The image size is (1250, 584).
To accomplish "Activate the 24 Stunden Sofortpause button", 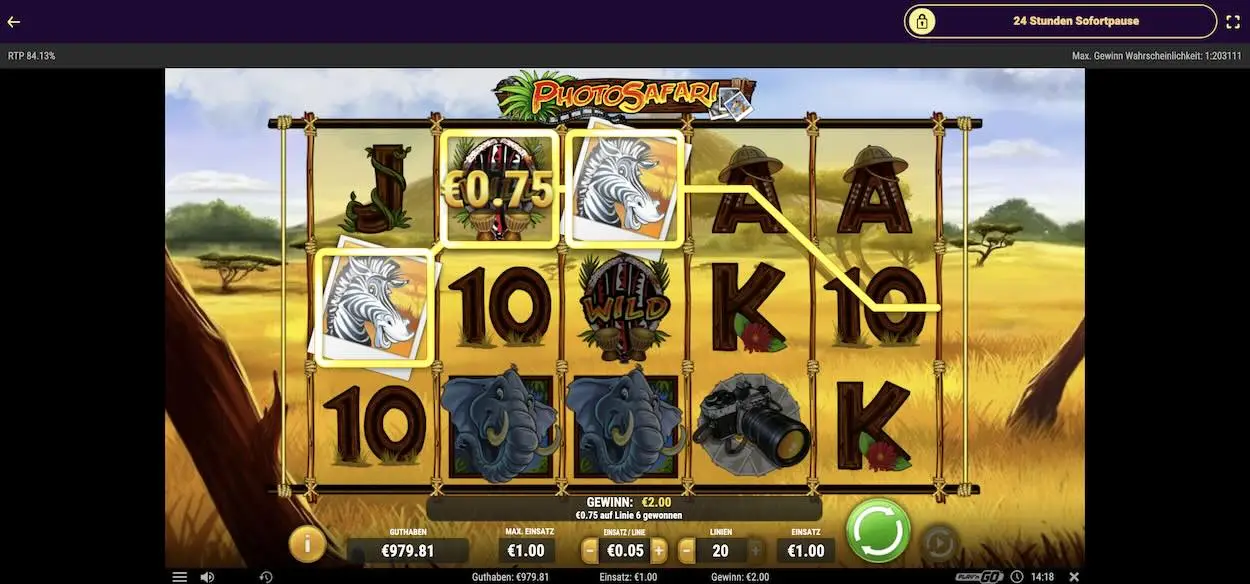I will [x=1060, y=21].
